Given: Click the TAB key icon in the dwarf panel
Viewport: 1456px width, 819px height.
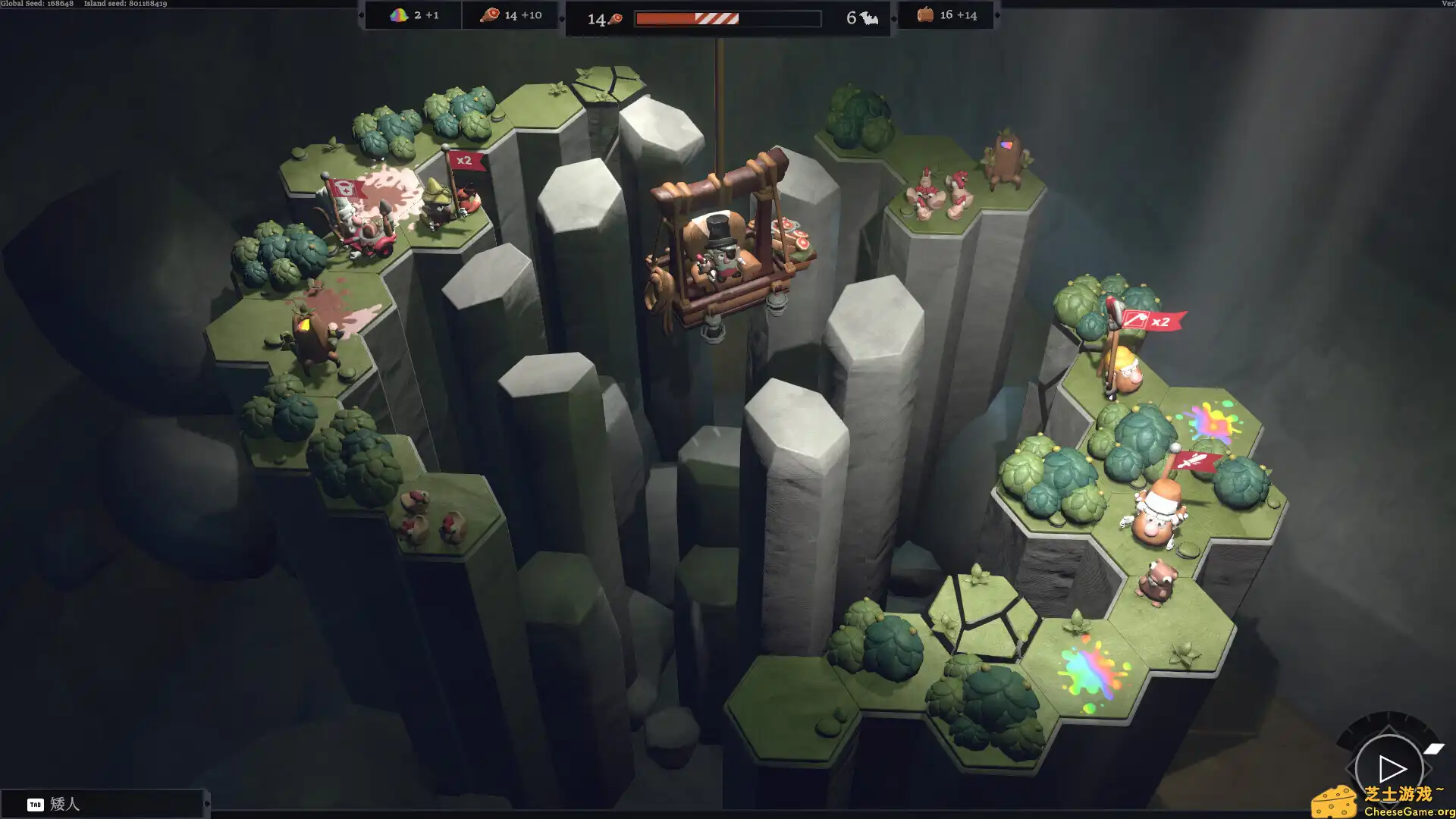Looking at the screenshot, I should point(34,805).
